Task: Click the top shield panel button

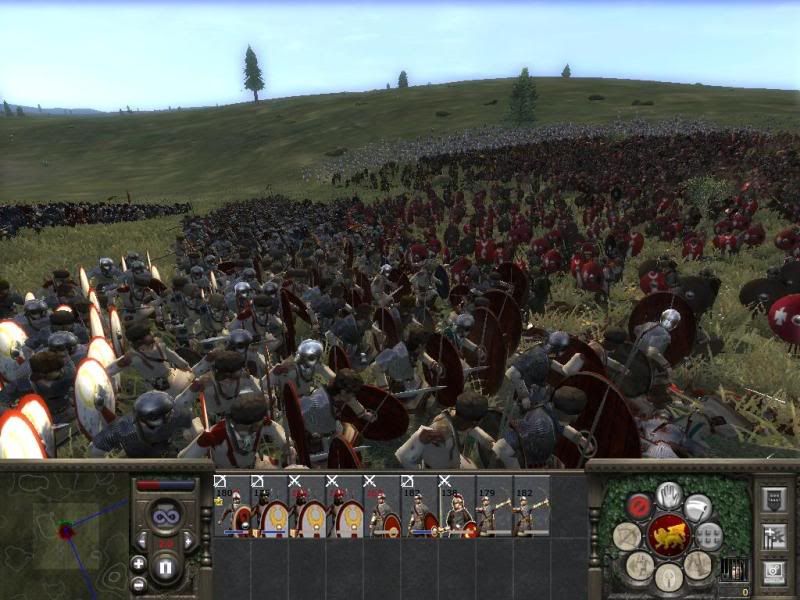Action: (x=774, y=499)
